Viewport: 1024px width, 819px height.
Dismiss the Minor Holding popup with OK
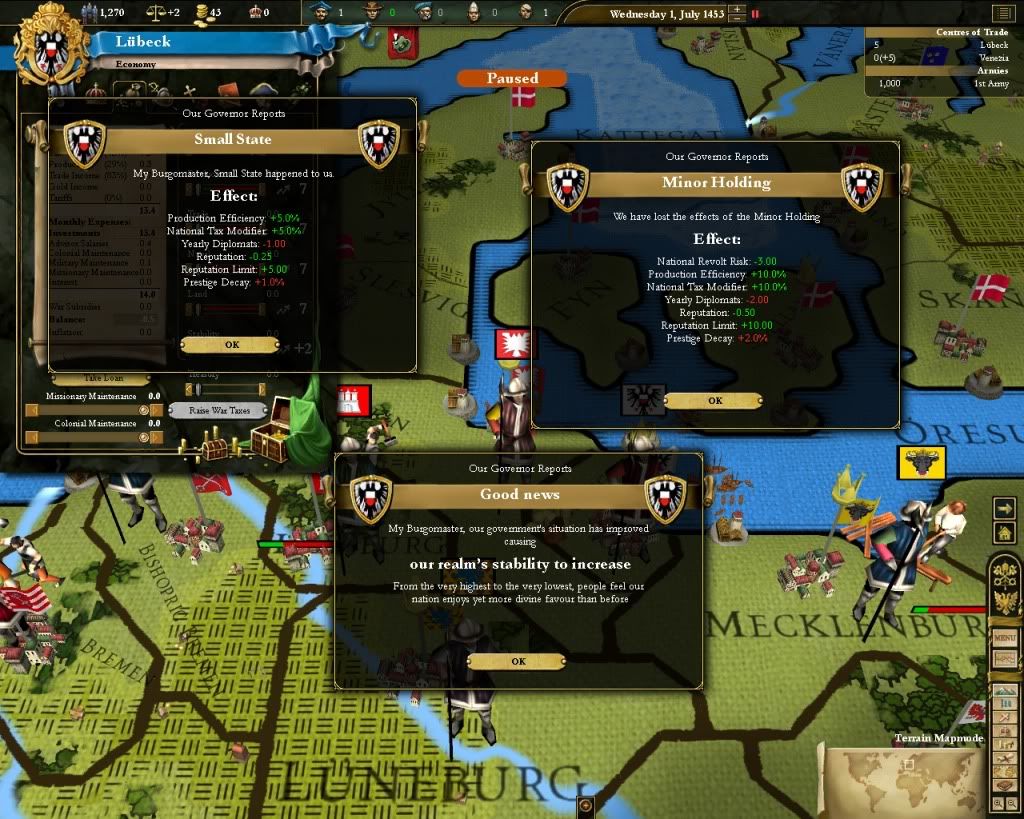pos(714,400)
